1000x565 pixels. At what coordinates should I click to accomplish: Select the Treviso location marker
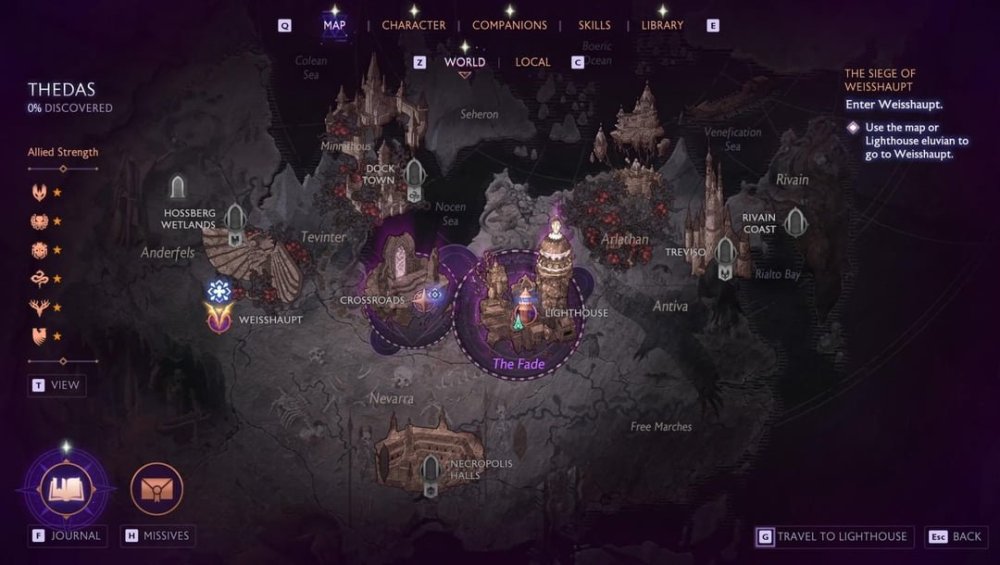coord(724,255)
